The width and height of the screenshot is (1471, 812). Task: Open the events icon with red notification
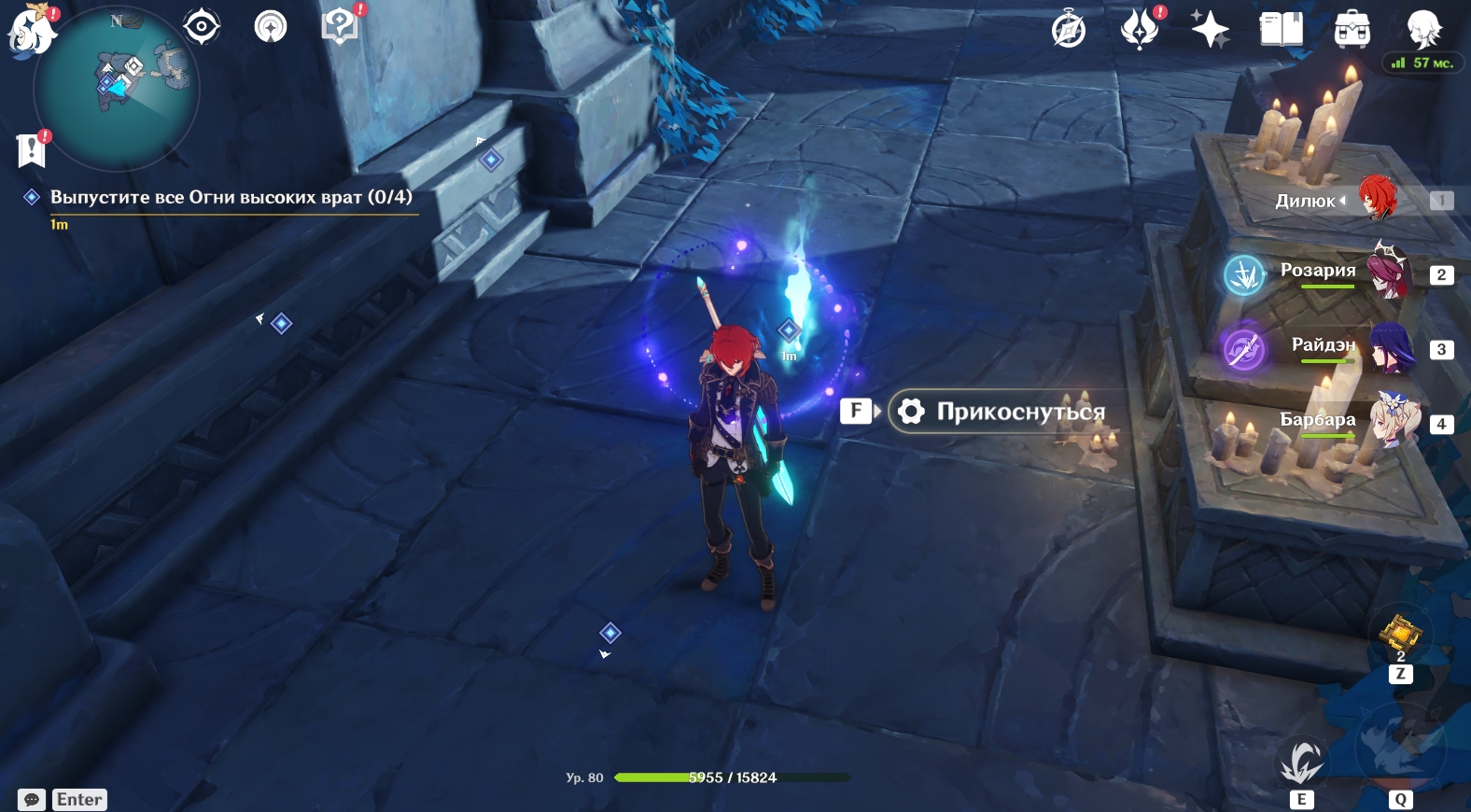pos(1140,29)
